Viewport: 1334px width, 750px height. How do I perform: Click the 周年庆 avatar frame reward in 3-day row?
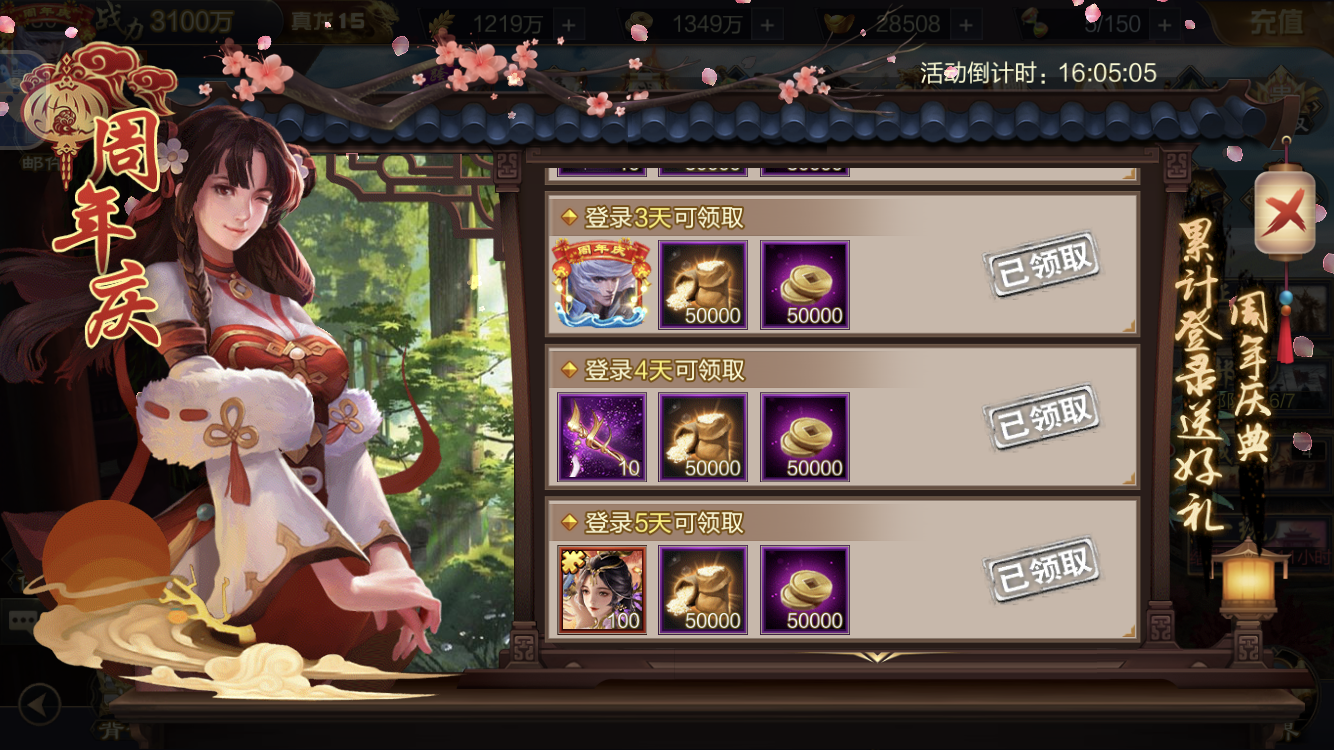point(600,283)
